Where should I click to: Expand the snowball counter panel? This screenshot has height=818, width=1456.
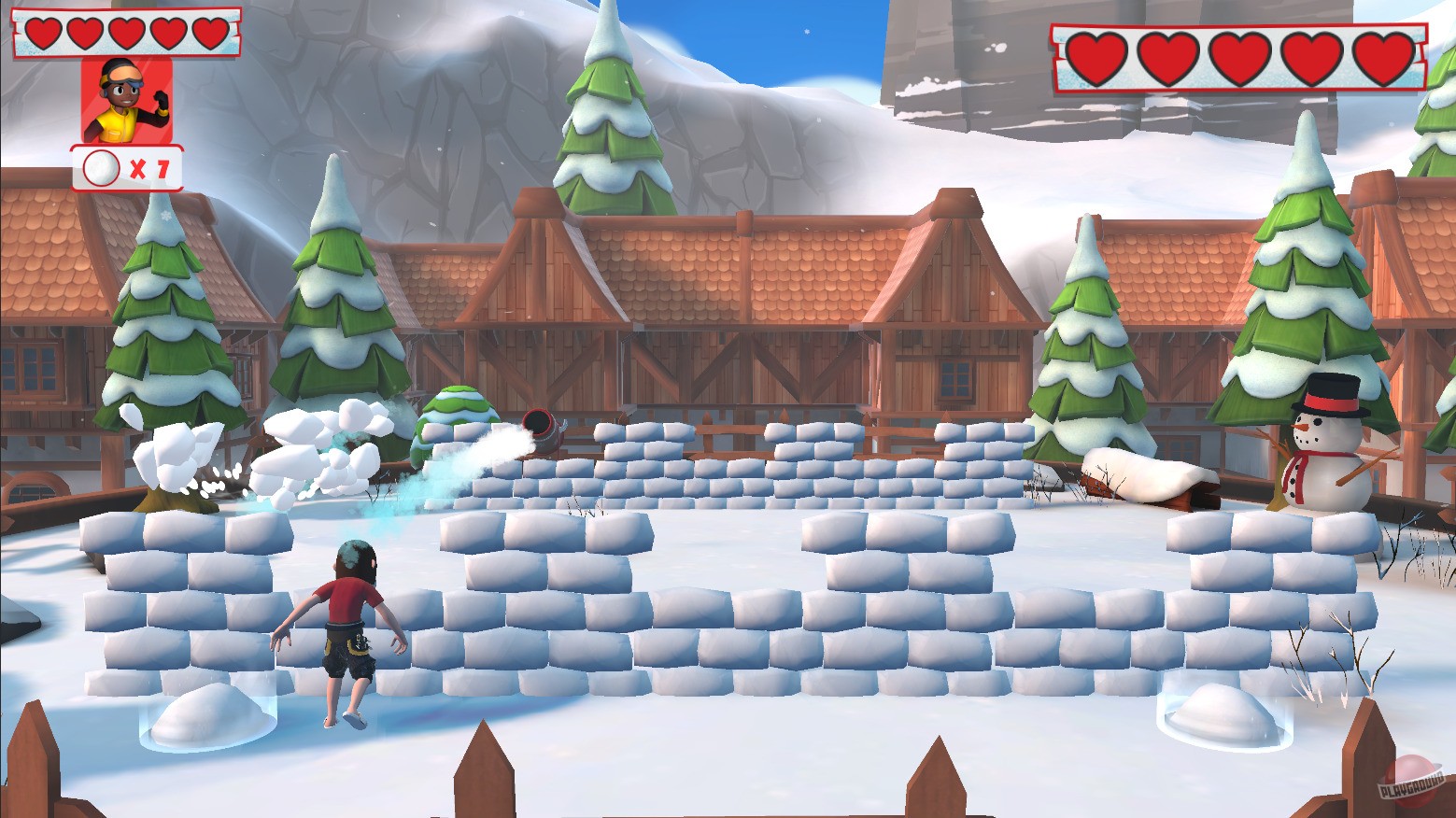coord(128,168)
